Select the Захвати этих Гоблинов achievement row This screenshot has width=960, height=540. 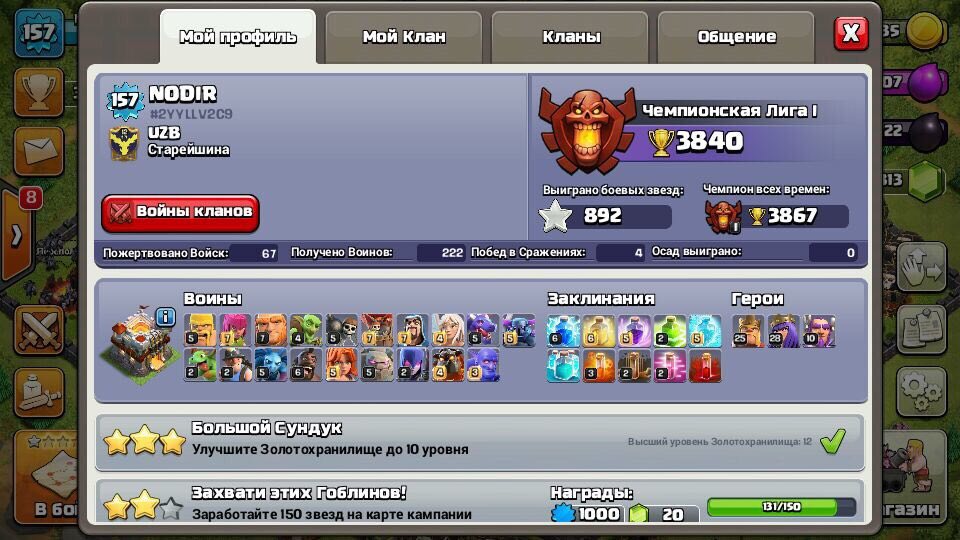coord(480,503)
